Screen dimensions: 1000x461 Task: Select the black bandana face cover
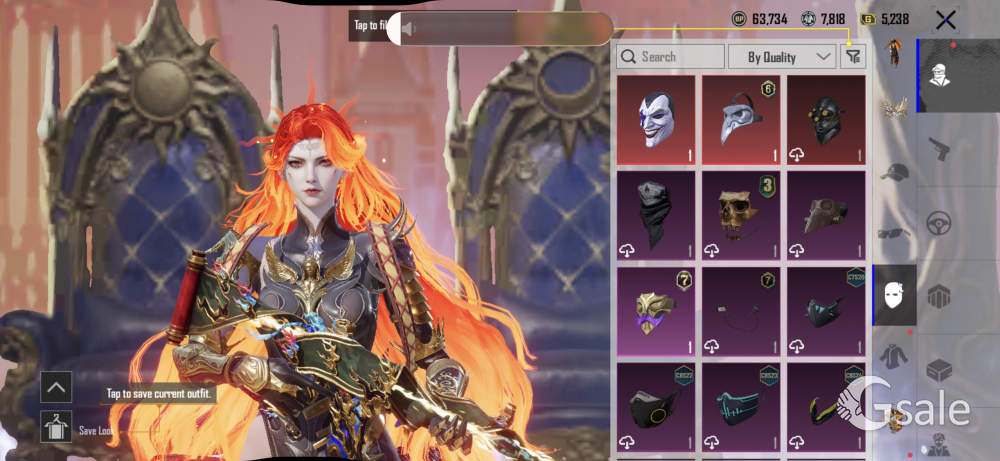pyautogui.click(x=656, y=215)
